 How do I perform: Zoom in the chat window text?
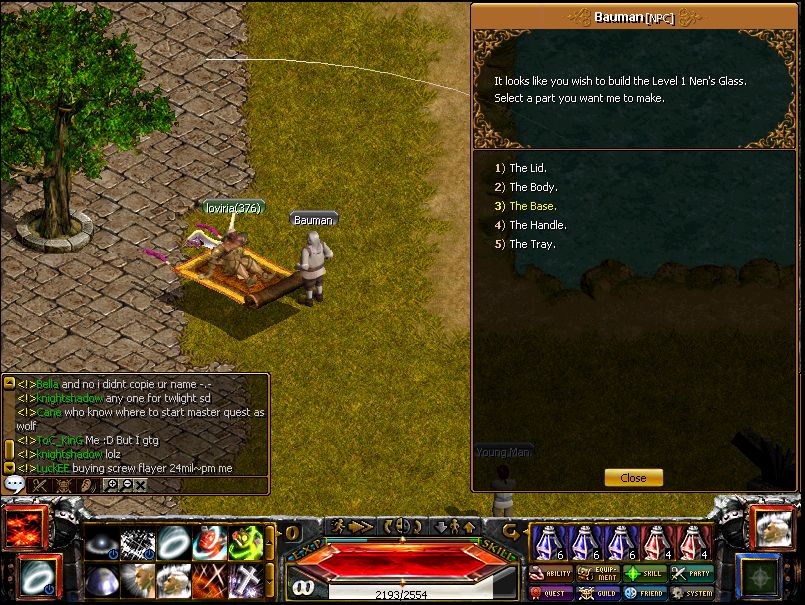click(113, 484)
